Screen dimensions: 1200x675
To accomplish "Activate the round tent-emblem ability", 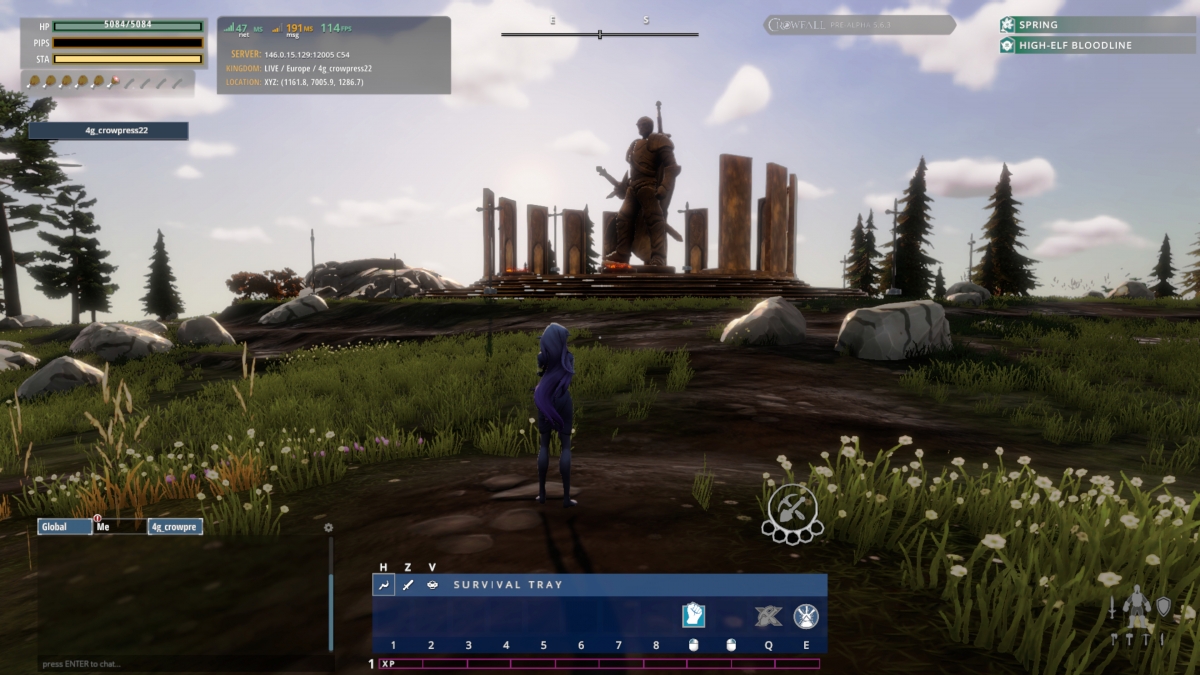I will pyautogui.click(x=806, y=616).
